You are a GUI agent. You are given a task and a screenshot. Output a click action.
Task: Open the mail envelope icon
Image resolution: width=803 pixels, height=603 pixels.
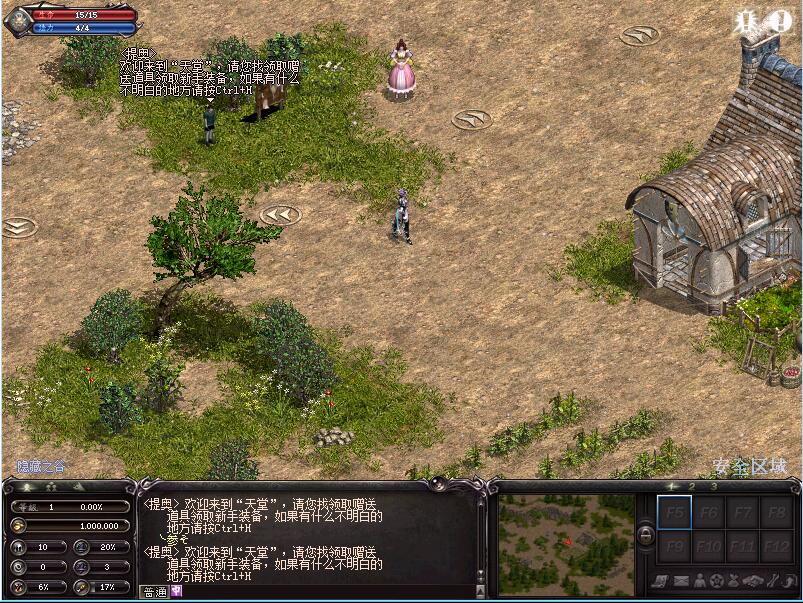pyautogui.click(x=682, y=580)
